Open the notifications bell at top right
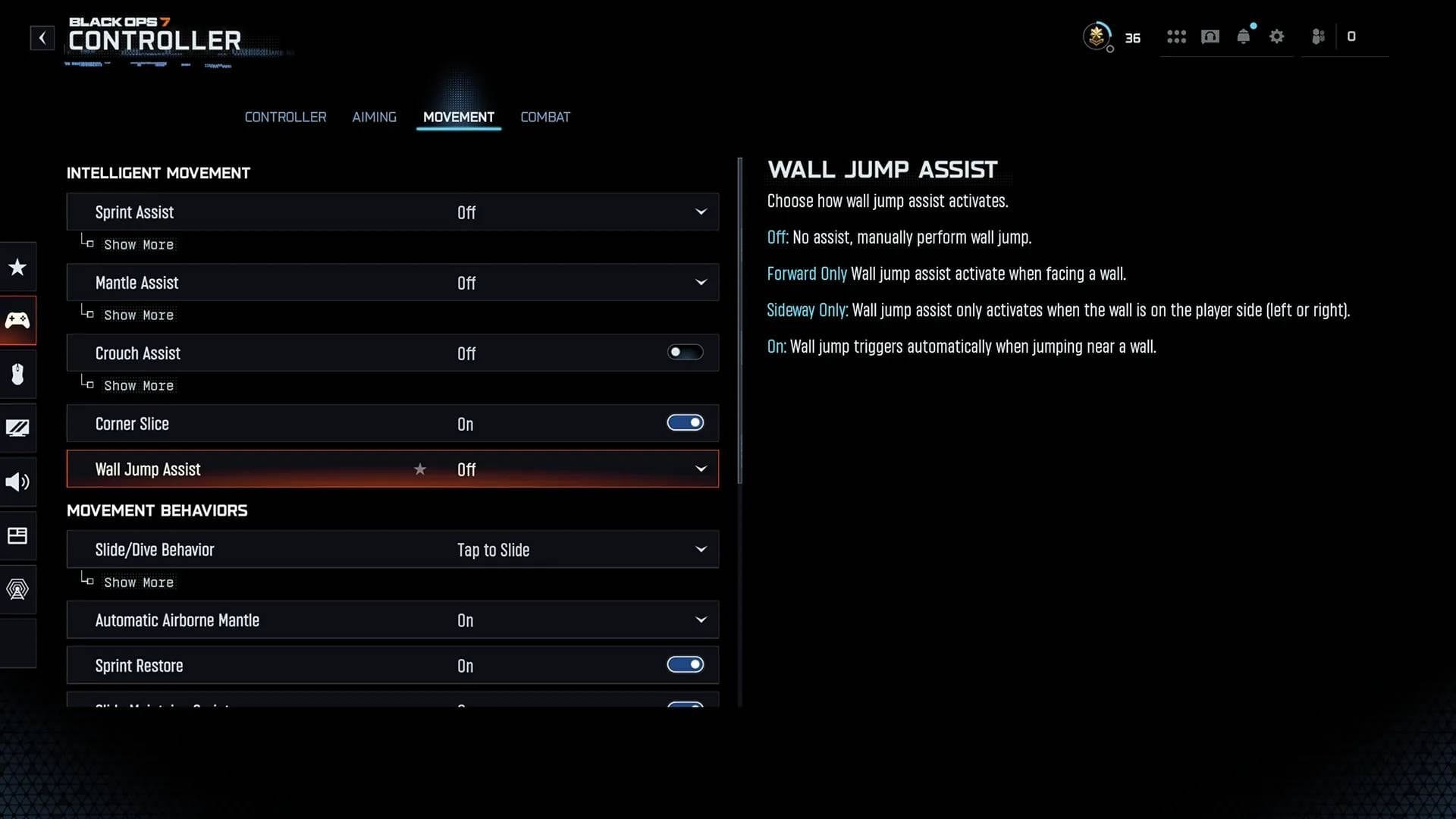This screenshot has height=819, width=1456. point(1244,36)
